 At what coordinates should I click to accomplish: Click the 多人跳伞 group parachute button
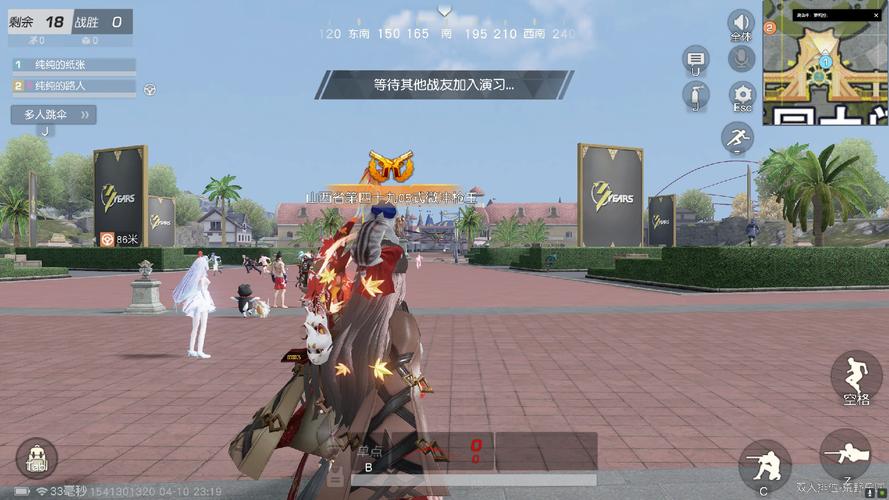point(54,115)
